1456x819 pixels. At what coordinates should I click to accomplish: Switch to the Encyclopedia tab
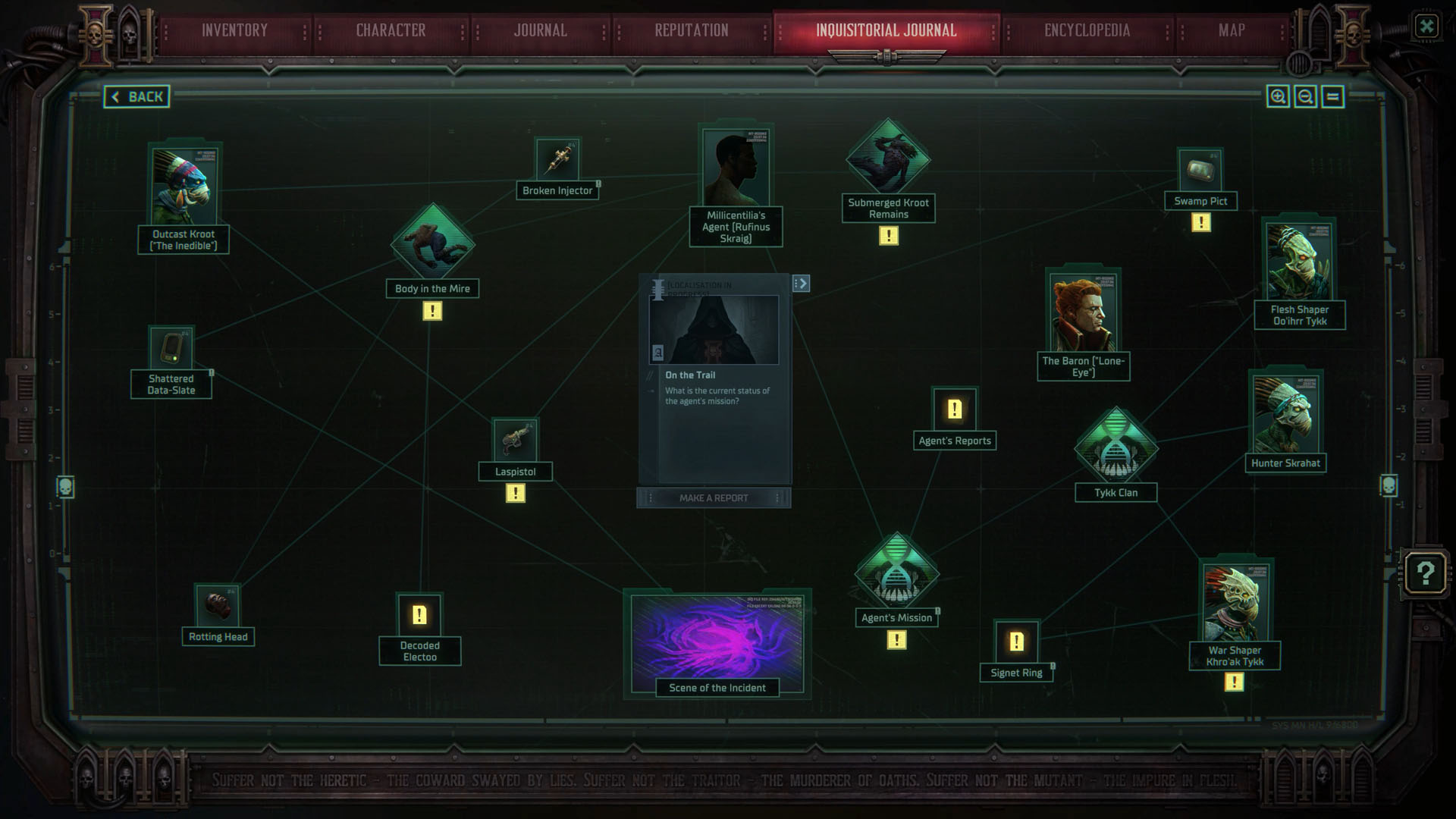point(1086,30)
